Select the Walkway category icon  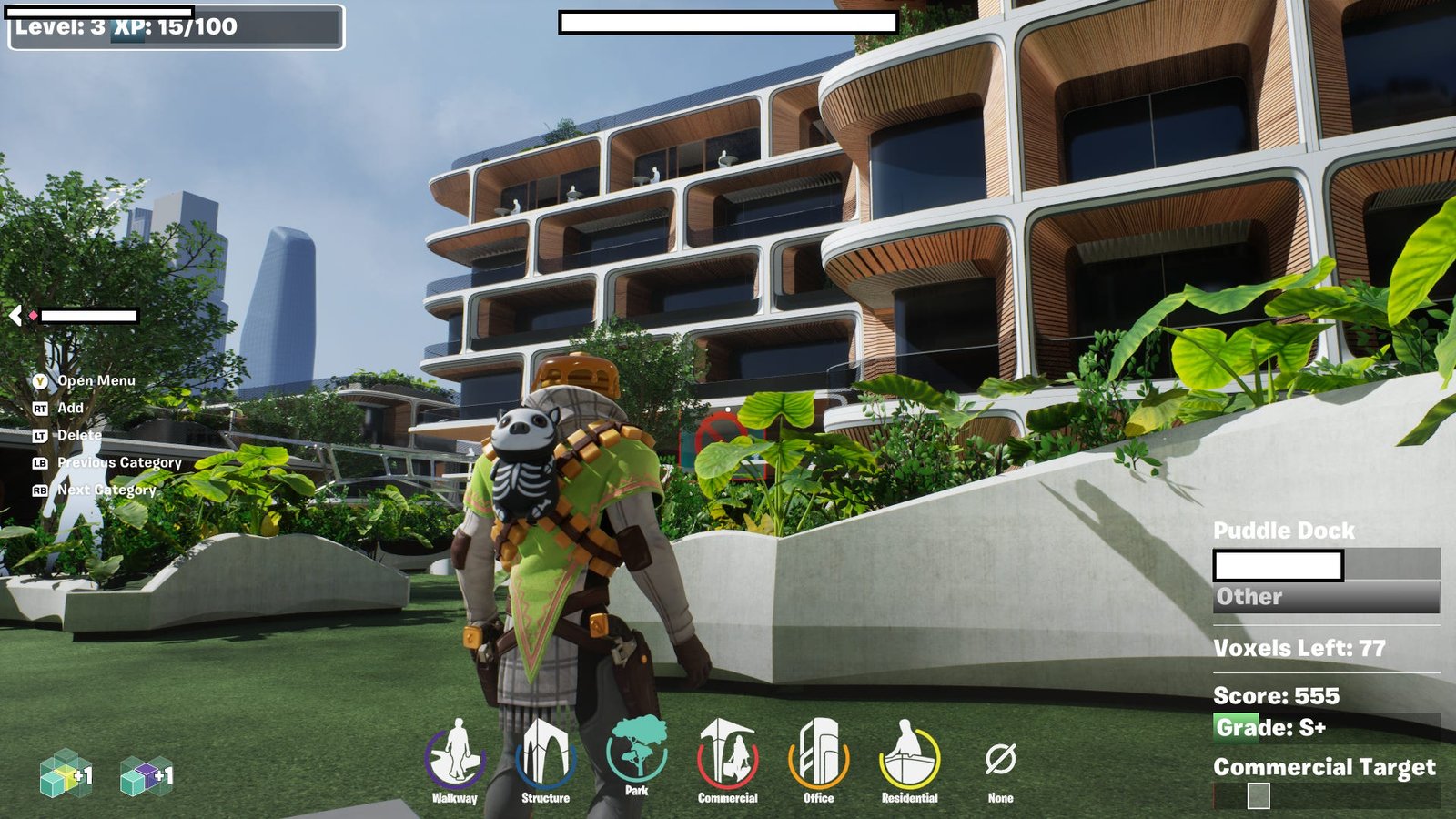coord(455,755)
